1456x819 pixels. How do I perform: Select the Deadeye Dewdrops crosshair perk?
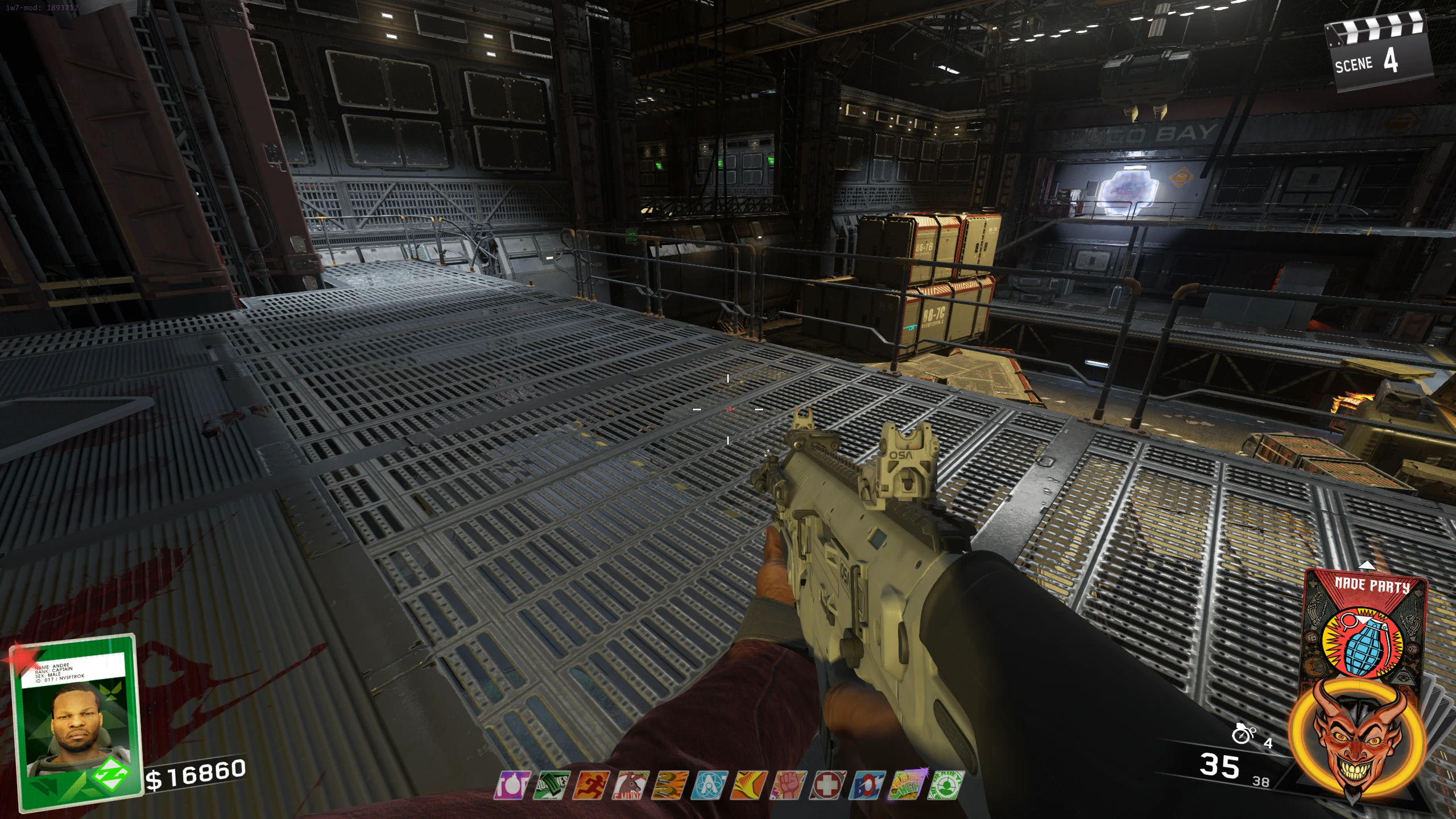tap(946, 785)
